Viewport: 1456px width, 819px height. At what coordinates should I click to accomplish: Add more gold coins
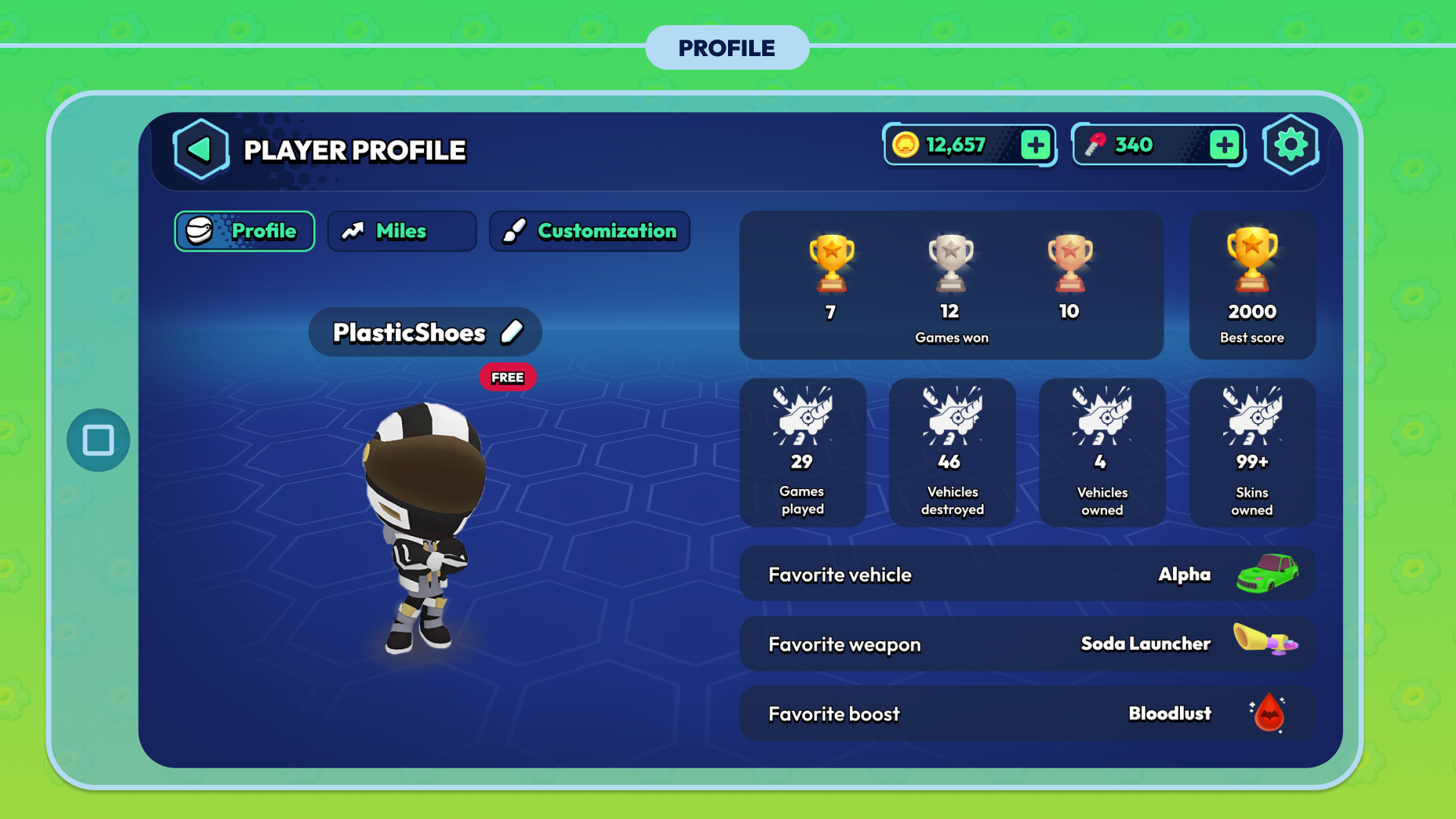pyautogui.click(x=1036, y=145)
